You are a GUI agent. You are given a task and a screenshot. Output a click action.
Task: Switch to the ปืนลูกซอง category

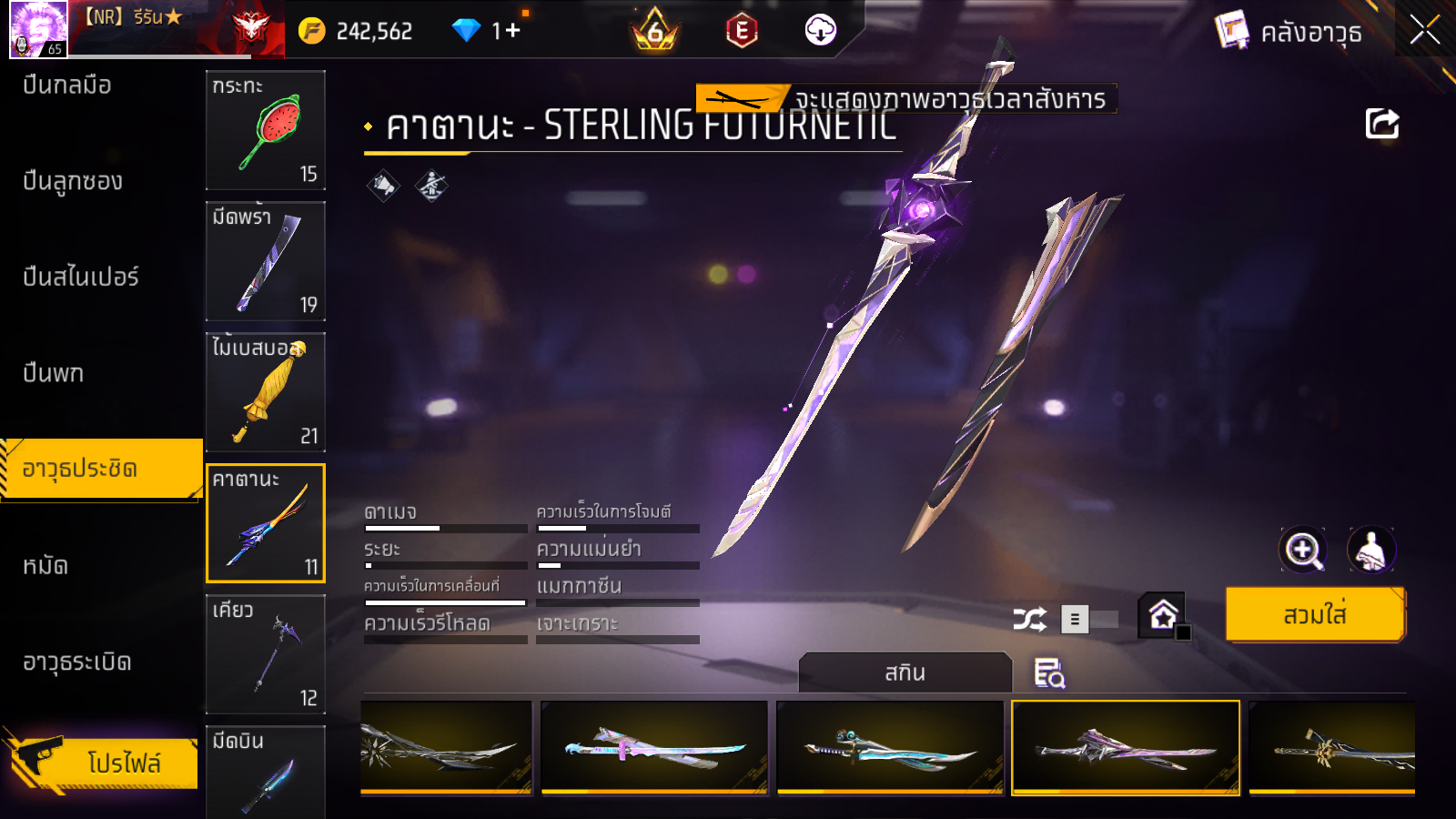(x=73, y=181)
